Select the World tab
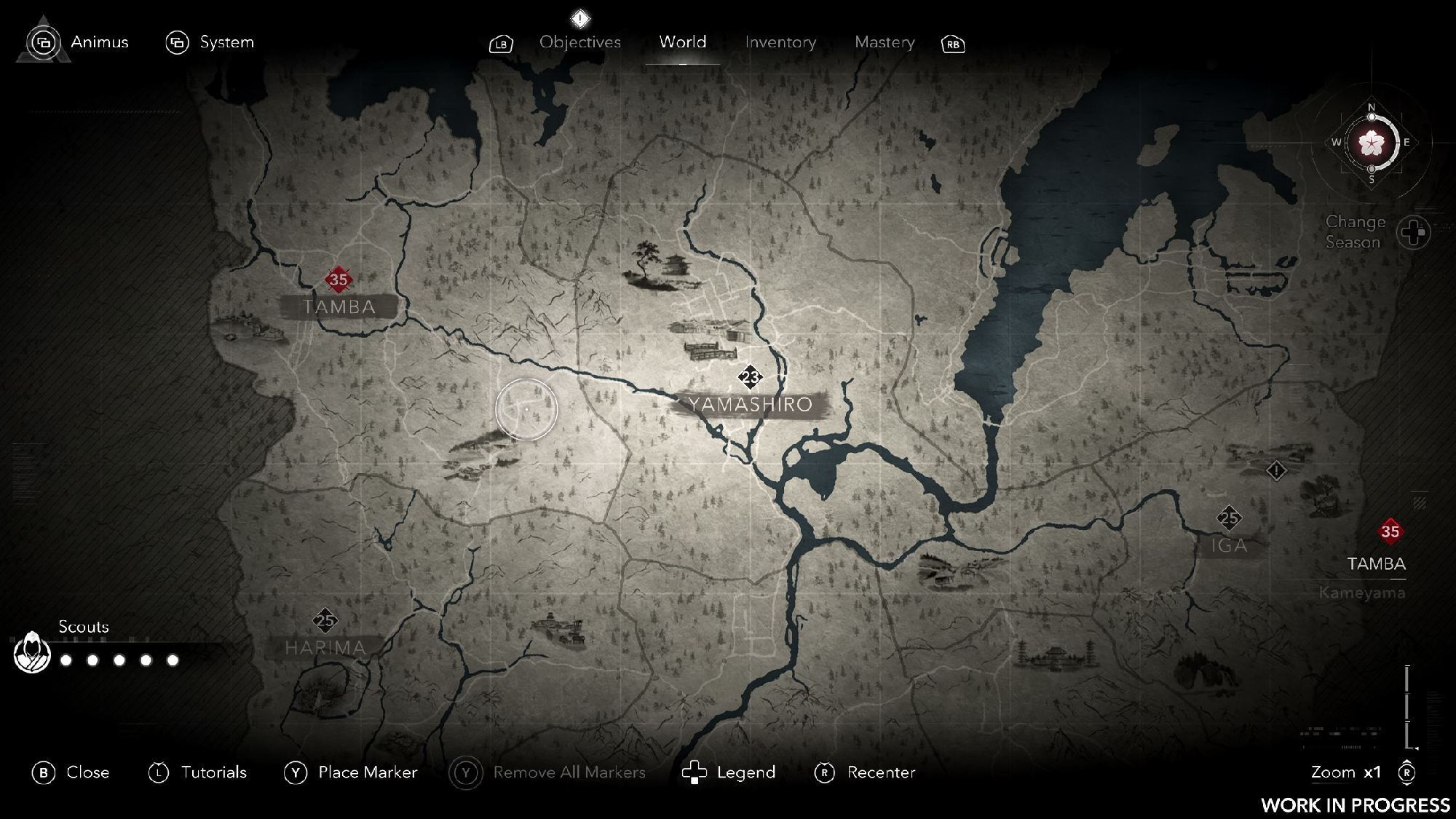Image resolution: width=1456 pixels, height=819 pixels. coord(682,42)
